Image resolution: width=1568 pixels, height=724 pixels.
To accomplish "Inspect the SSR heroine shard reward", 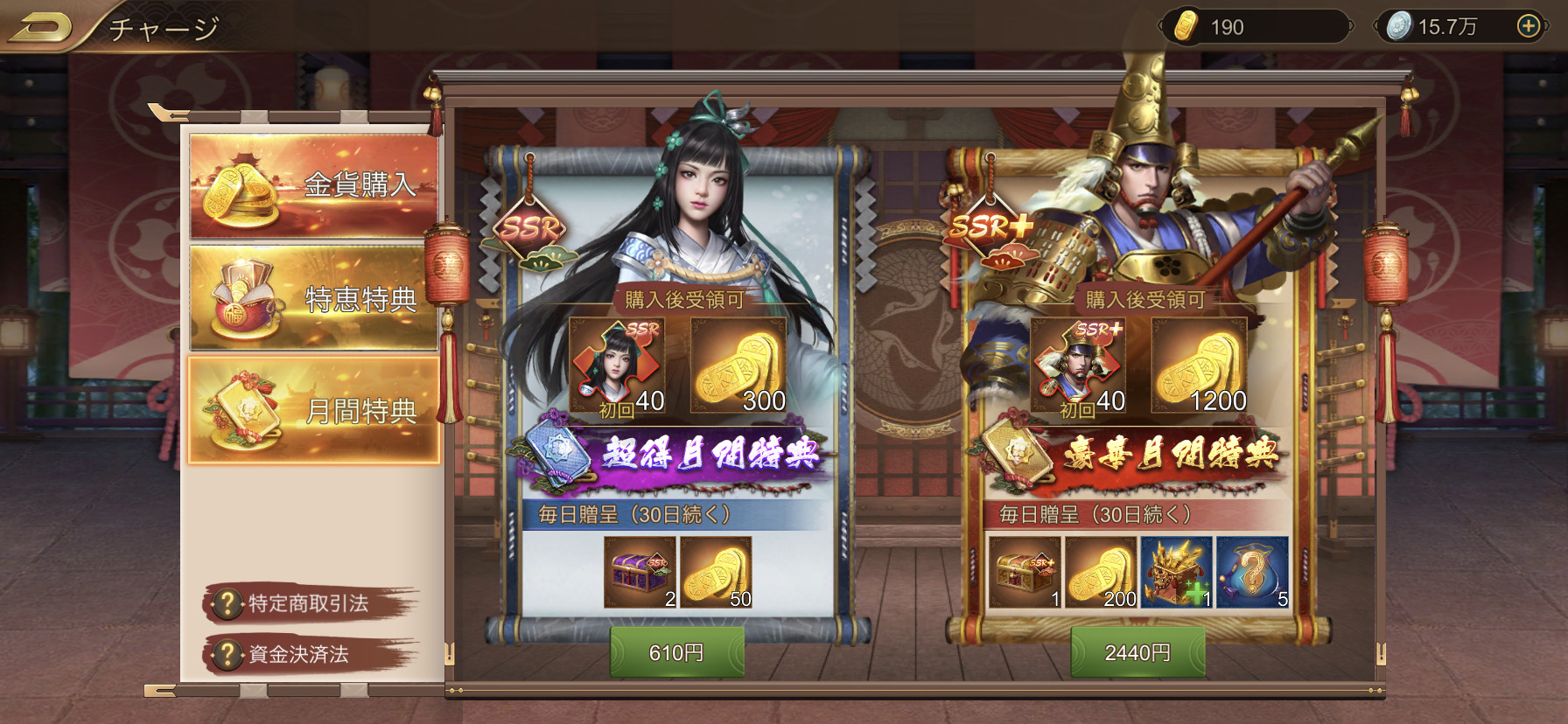I will pyautogui.click(x=617, y=365).
